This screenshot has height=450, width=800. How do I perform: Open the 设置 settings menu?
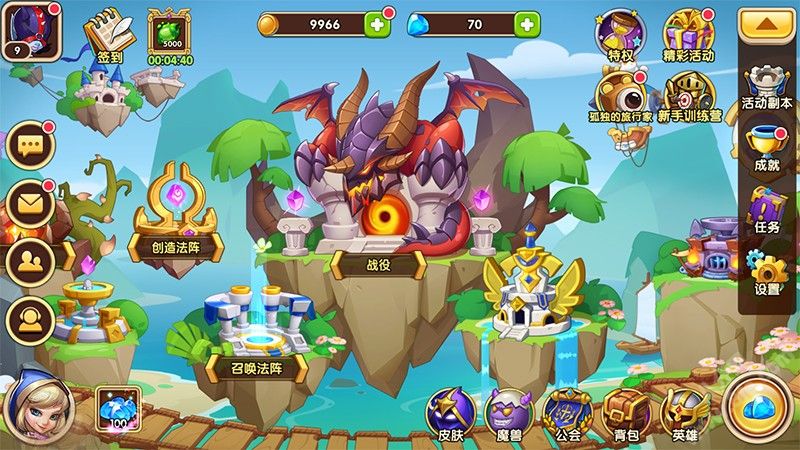[x=768, y=272]
